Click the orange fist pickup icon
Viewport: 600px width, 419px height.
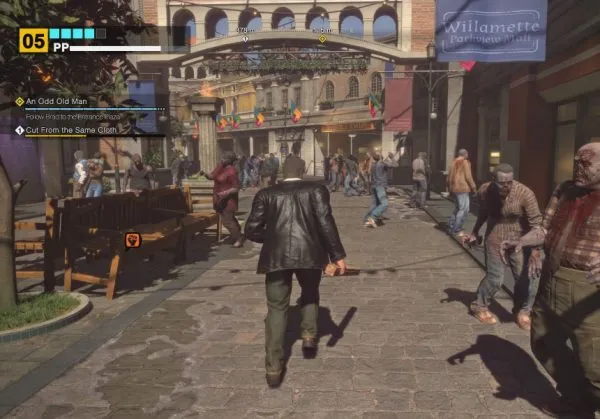click(x=132, y=240)
